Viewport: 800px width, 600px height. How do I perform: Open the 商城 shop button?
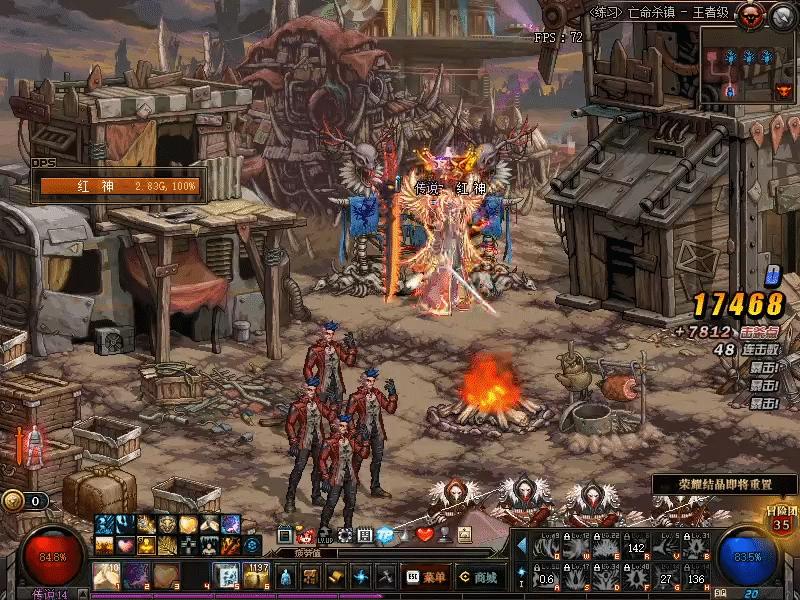tap(479, 577)
